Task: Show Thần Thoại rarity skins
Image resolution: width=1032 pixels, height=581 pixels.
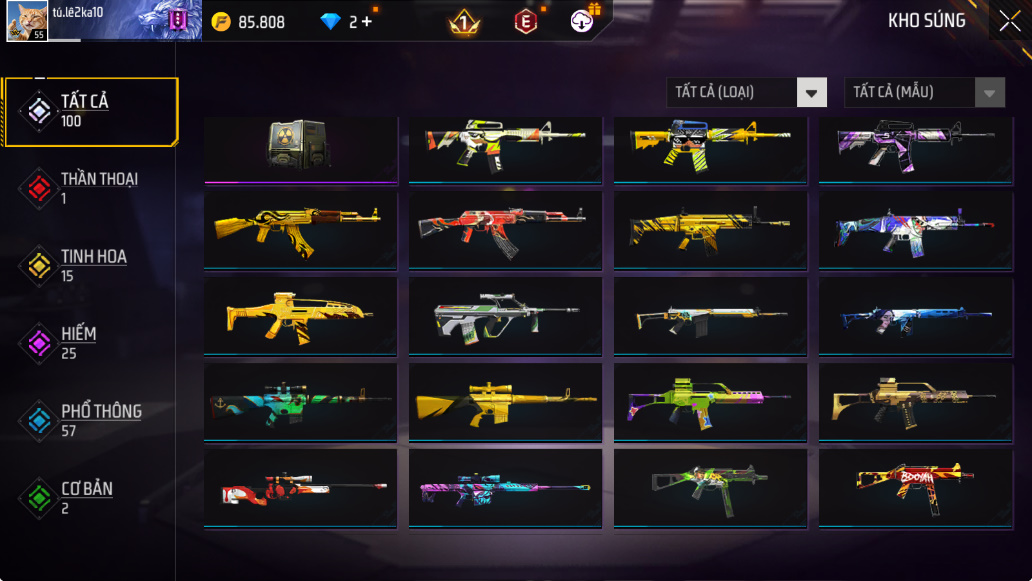Action: pyautogui.click(x=91, y=188)
